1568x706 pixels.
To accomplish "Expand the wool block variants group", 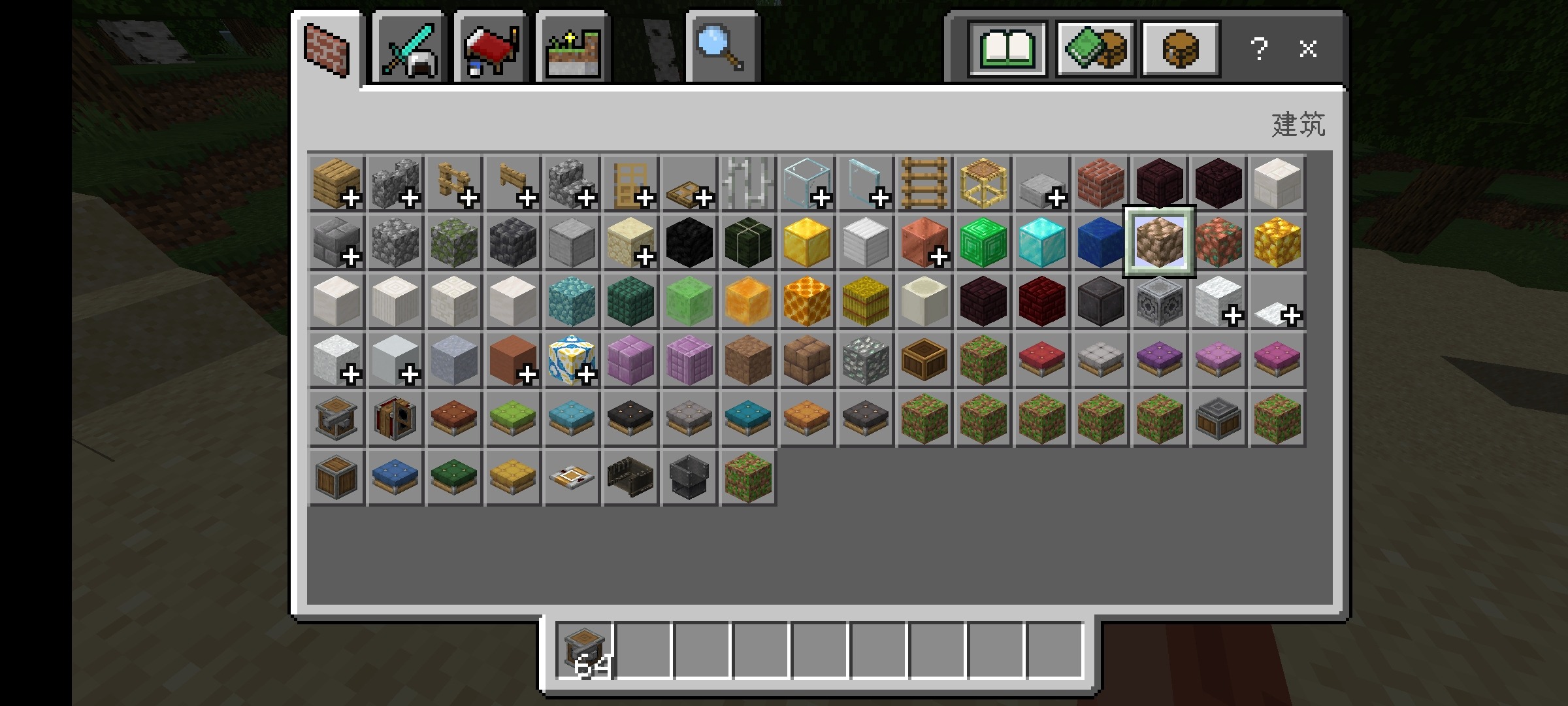I will click(x=1218, y=302).
